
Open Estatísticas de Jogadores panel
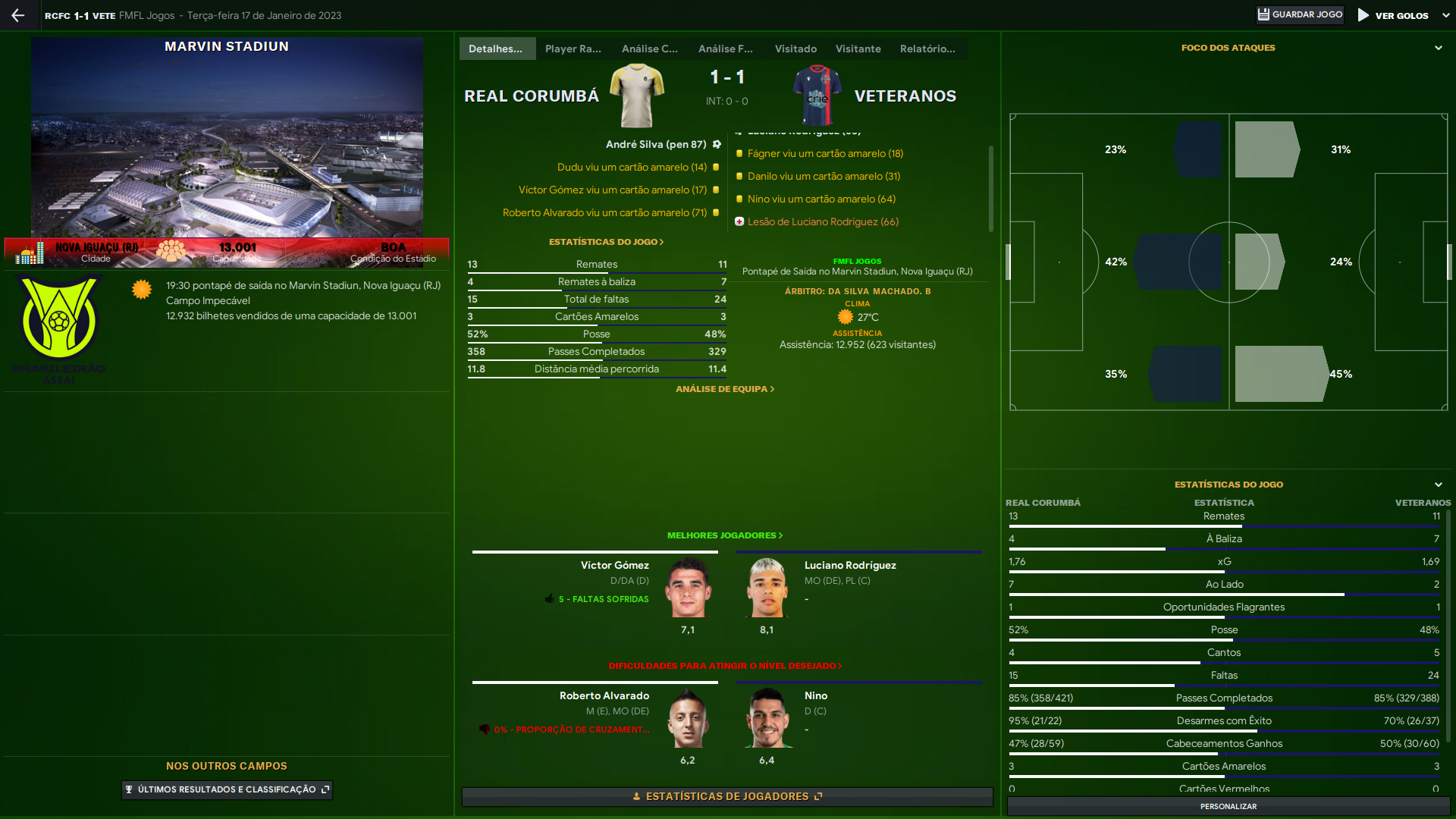click(x=726, y=796)
